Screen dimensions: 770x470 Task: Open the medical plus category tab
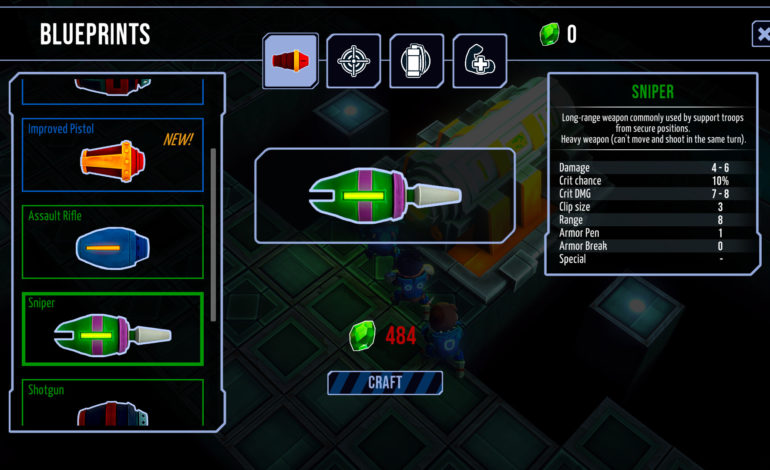point(479,60)
